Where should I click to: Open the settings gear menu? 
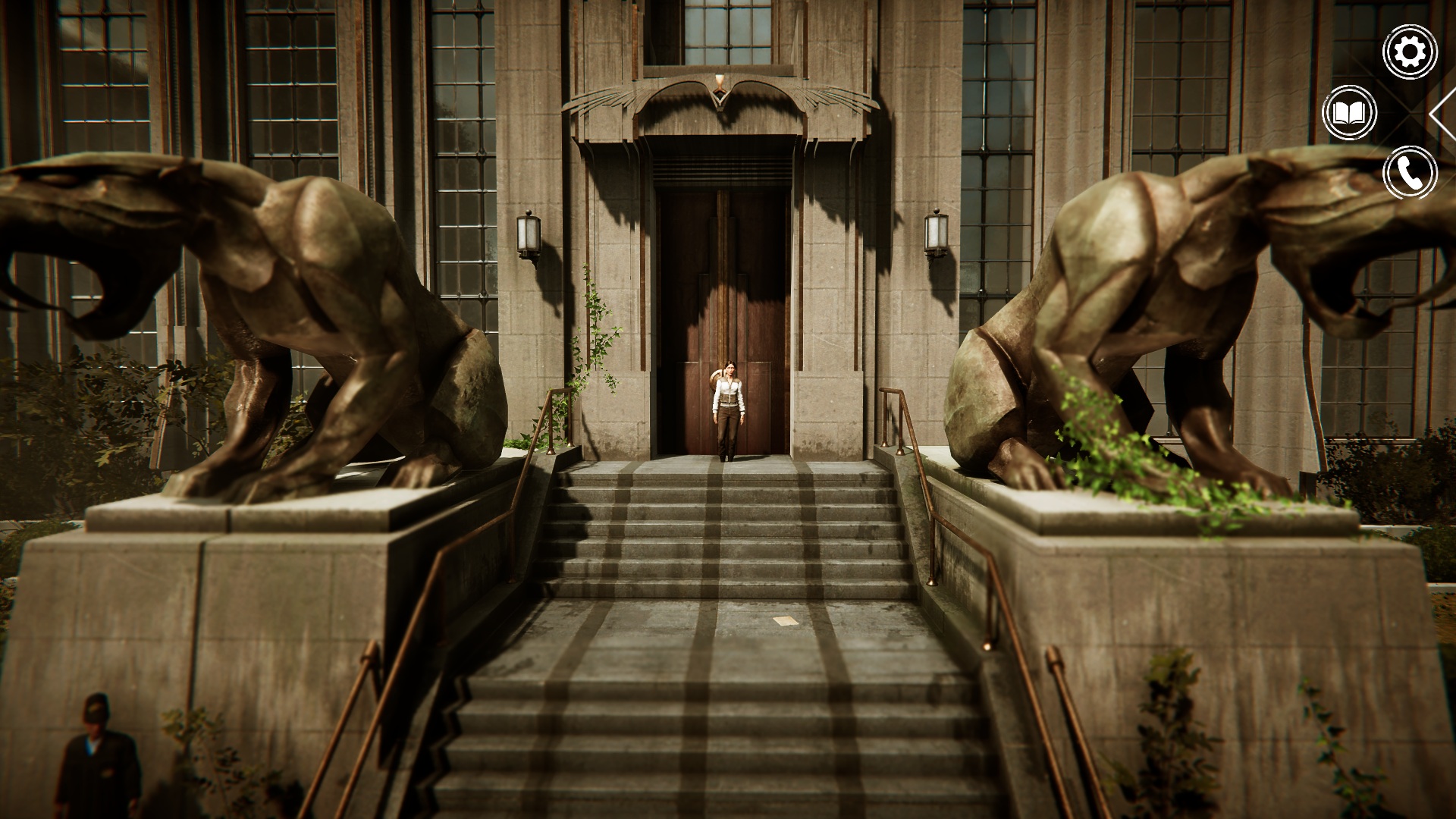[1410, 52]
